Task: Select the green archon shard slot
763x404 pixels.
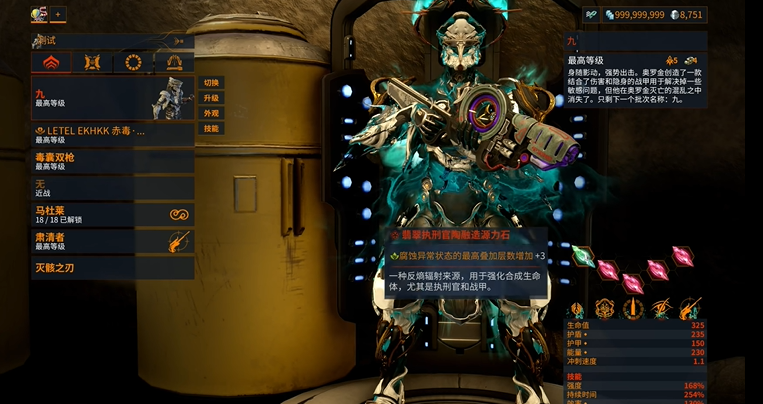Action: [x=581, y=258]
